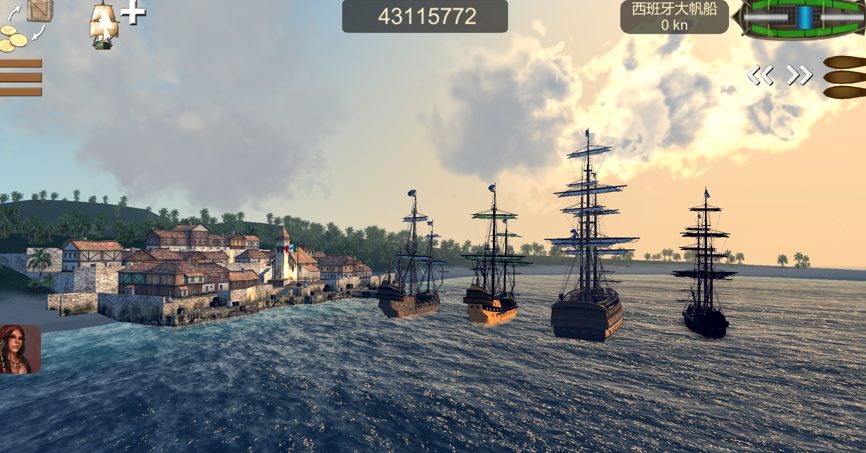866x453 pixels.
Task: Open the three-plank menu on the left
Action: [21, 77]
